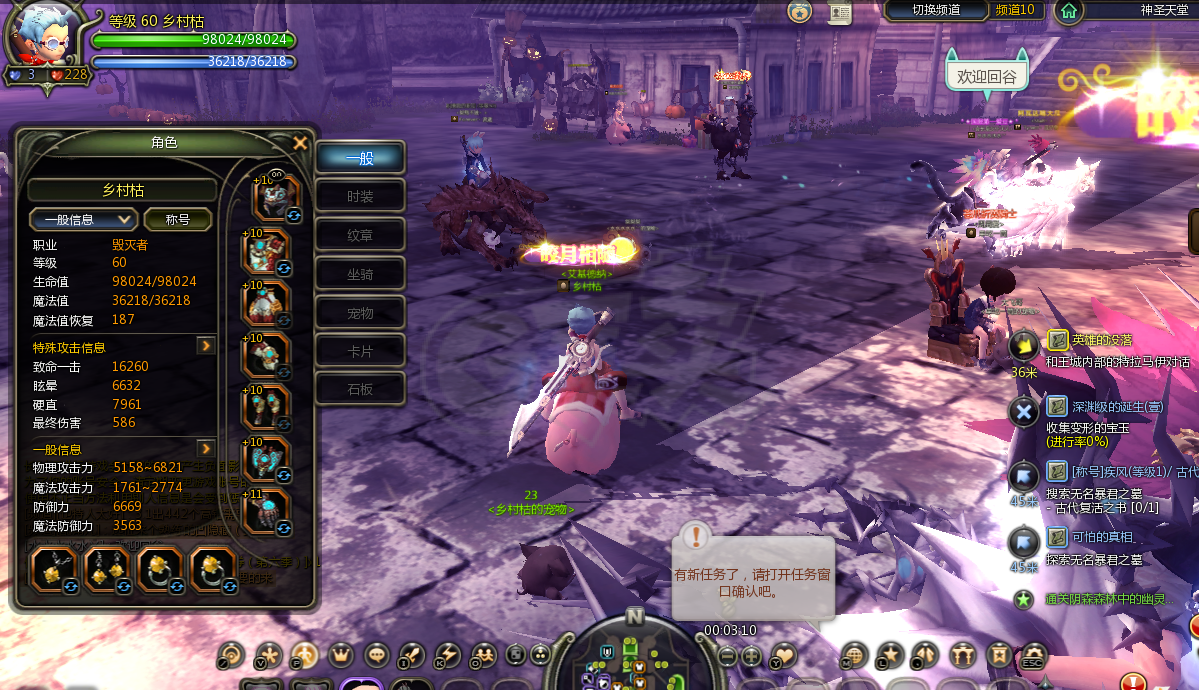1199x690 pixels.
Task: Open the 英雄的没落 quest tracker entry
Action: pyautogui.click(x=1088, y=341)
